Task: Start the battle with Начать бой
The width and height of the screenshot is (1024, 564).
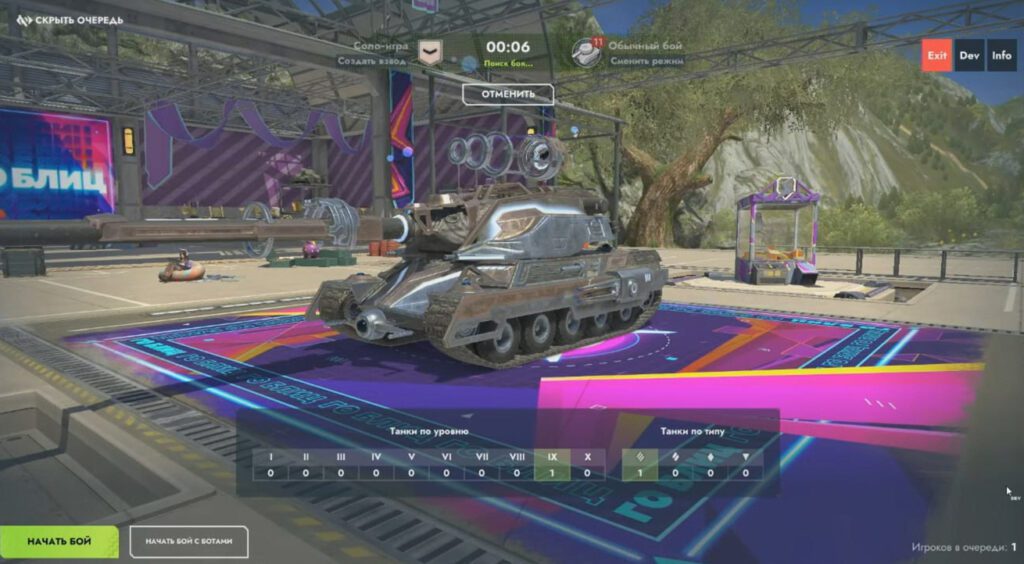Action: tap(59, 541)
